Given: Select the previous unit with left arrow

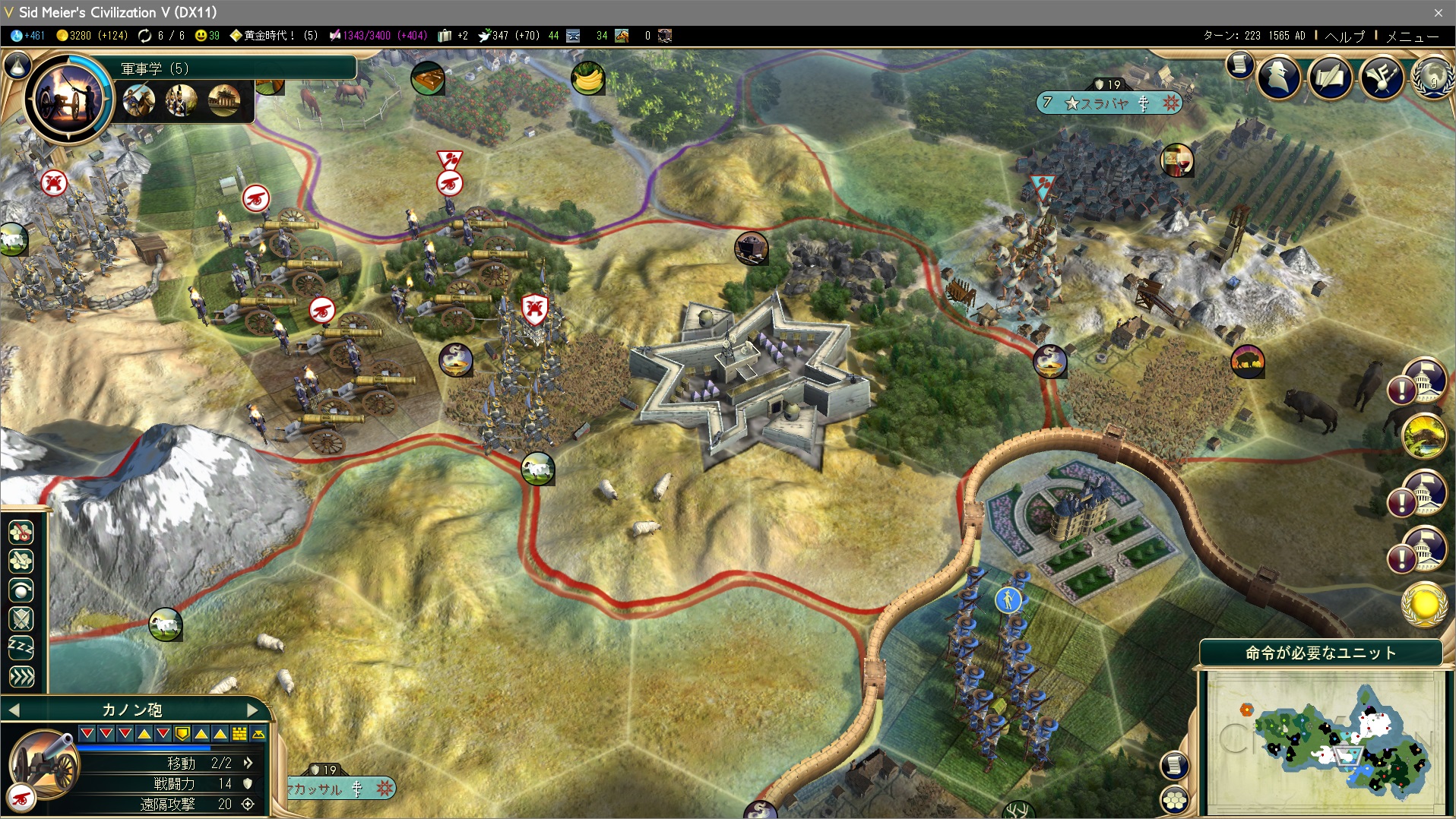Looking at the screenshot, I should [14, 710].
